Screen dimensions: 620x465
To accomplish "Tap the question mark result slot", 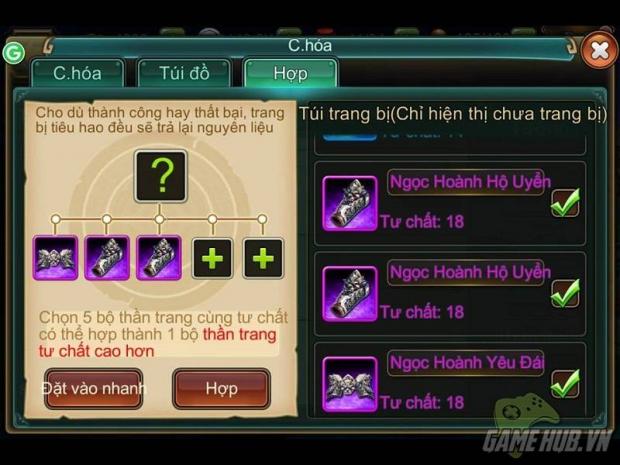I will [161, 178].
